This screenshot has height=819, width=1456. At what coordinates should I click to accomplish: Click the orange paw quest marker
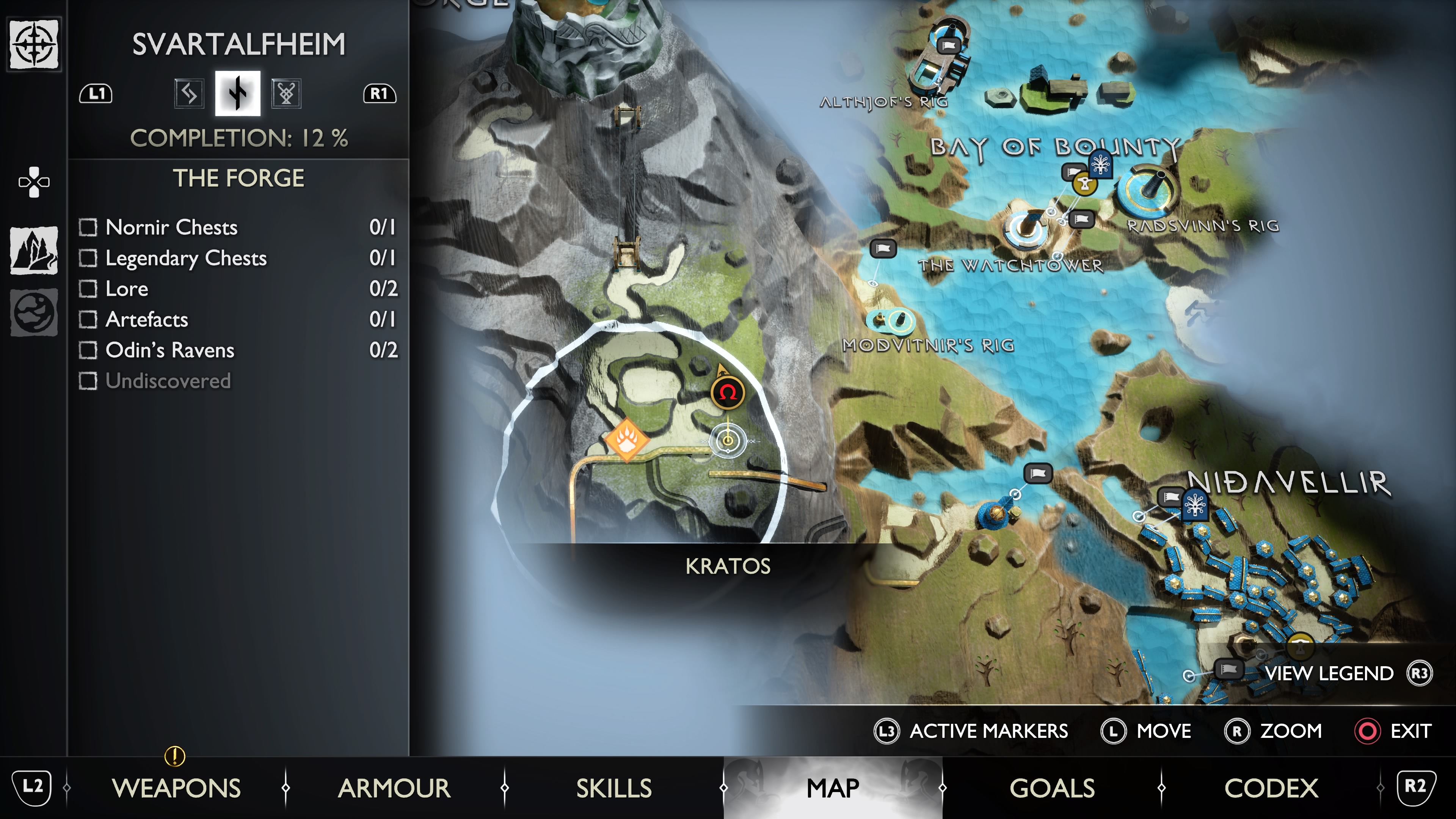pyautogui.click(x=627, y=439)
